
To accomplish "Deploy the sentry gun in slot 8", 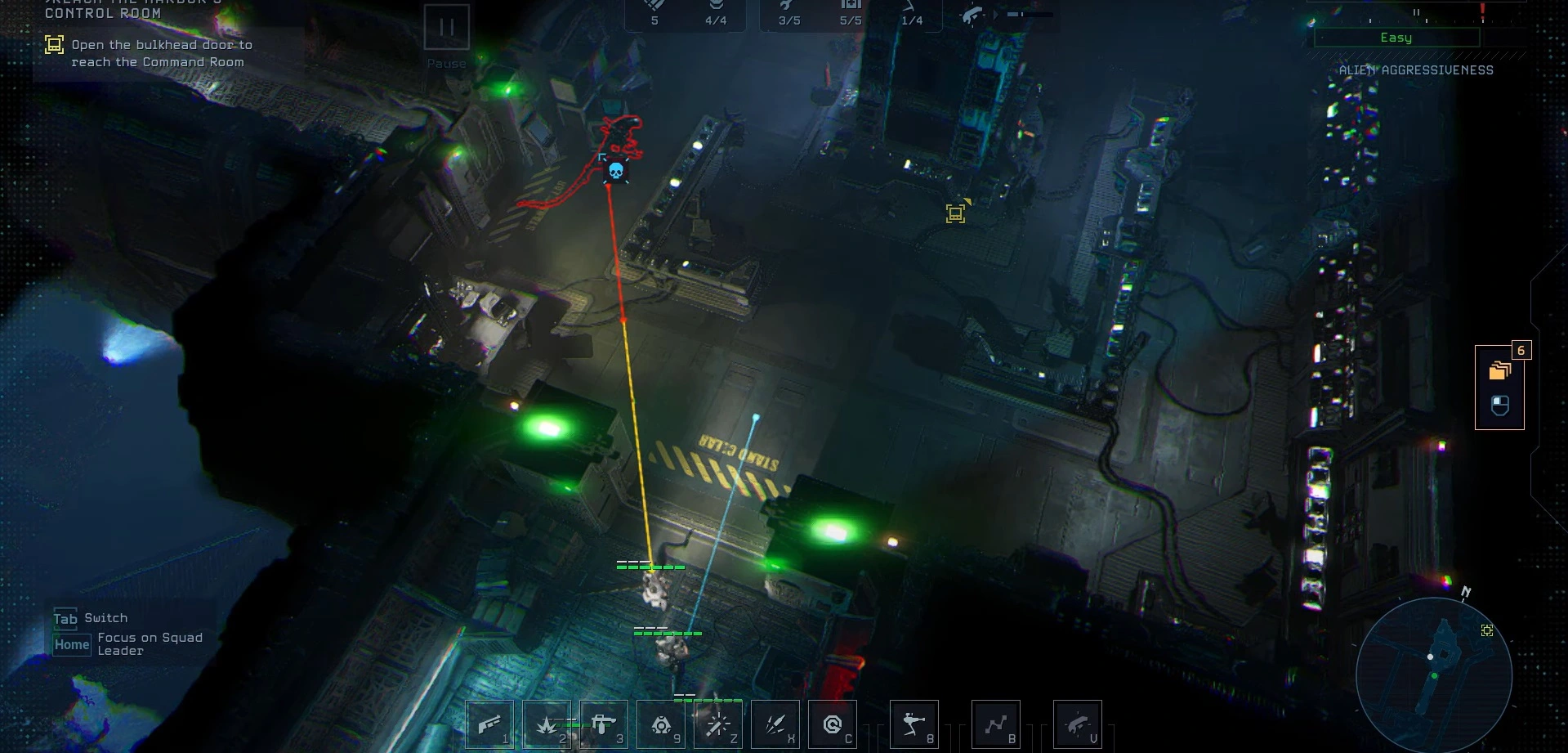I will point(914,724).
